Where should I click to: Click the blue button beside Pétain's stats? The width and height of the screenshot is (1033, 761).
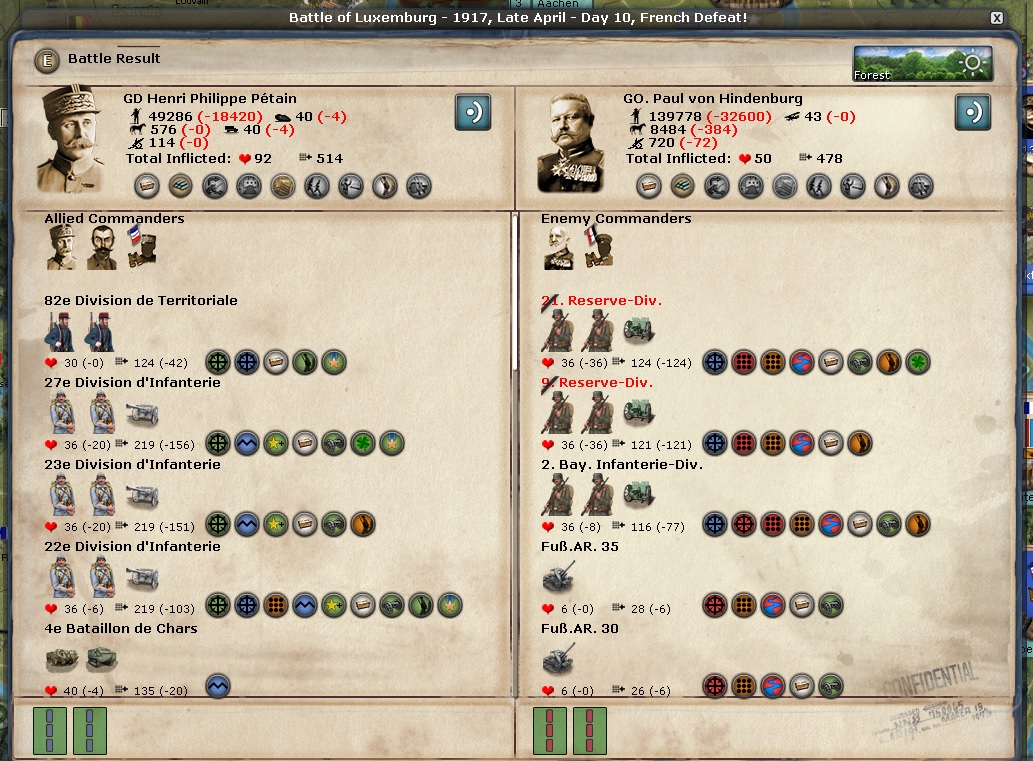(x=472, y=112)
